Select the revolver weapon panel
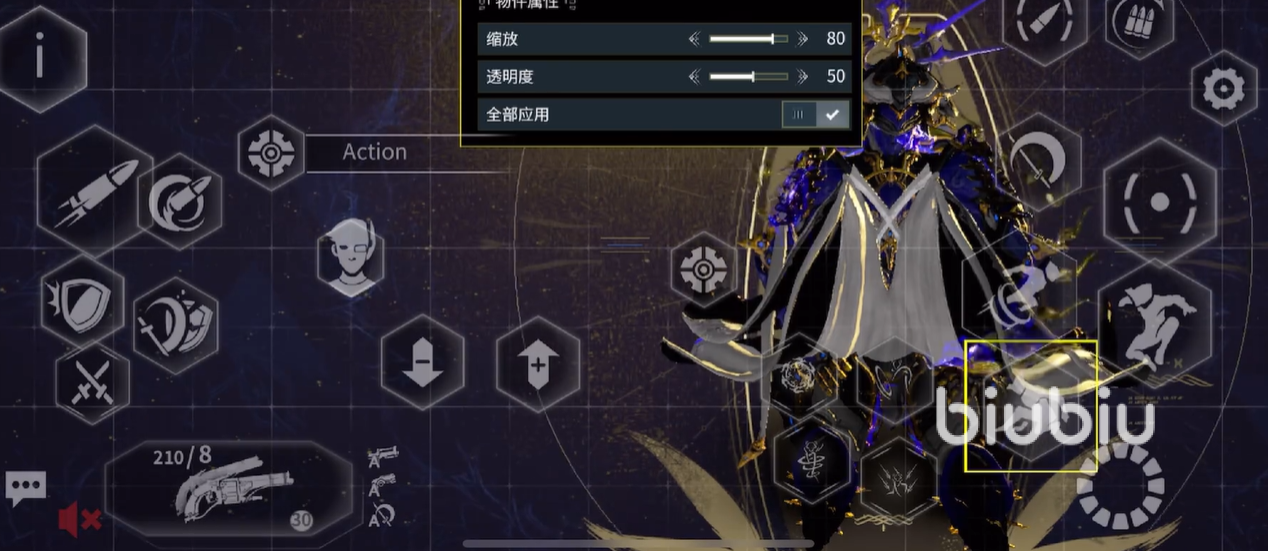 pos(228,489)
